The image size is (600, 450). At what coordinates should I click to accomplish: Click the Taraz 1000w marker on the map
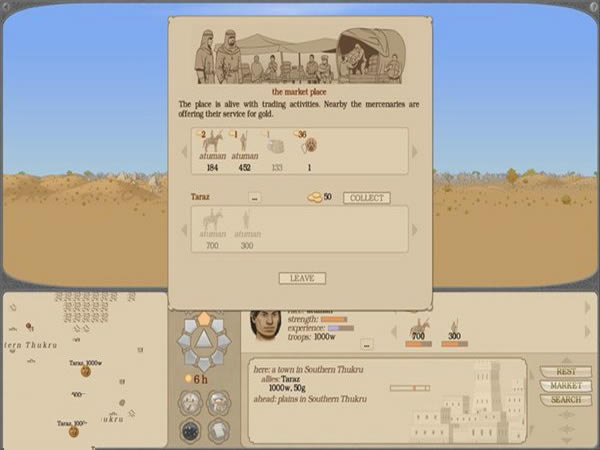pos(86,370)
